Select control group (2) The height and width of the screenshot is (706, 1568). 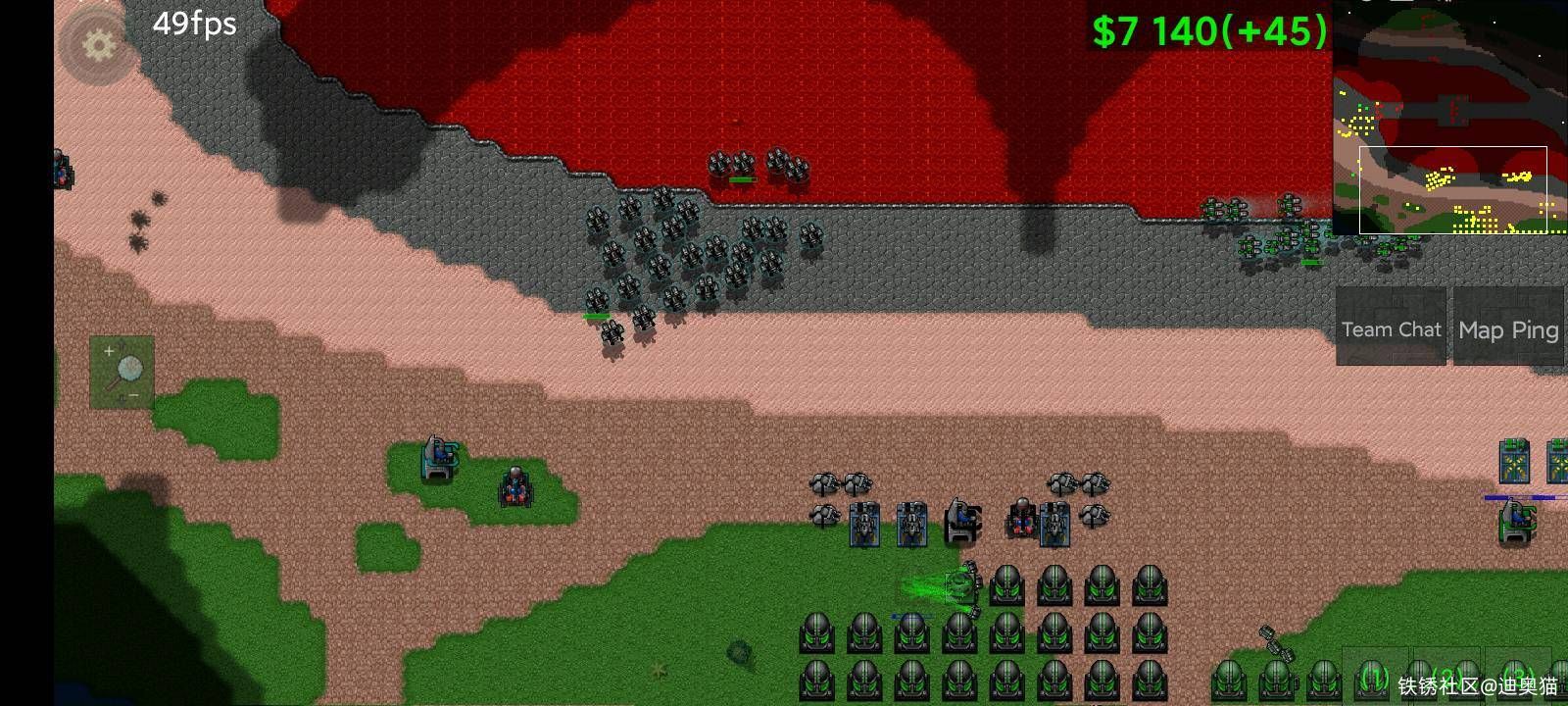pyautogui.click(x=1445, y=676)
